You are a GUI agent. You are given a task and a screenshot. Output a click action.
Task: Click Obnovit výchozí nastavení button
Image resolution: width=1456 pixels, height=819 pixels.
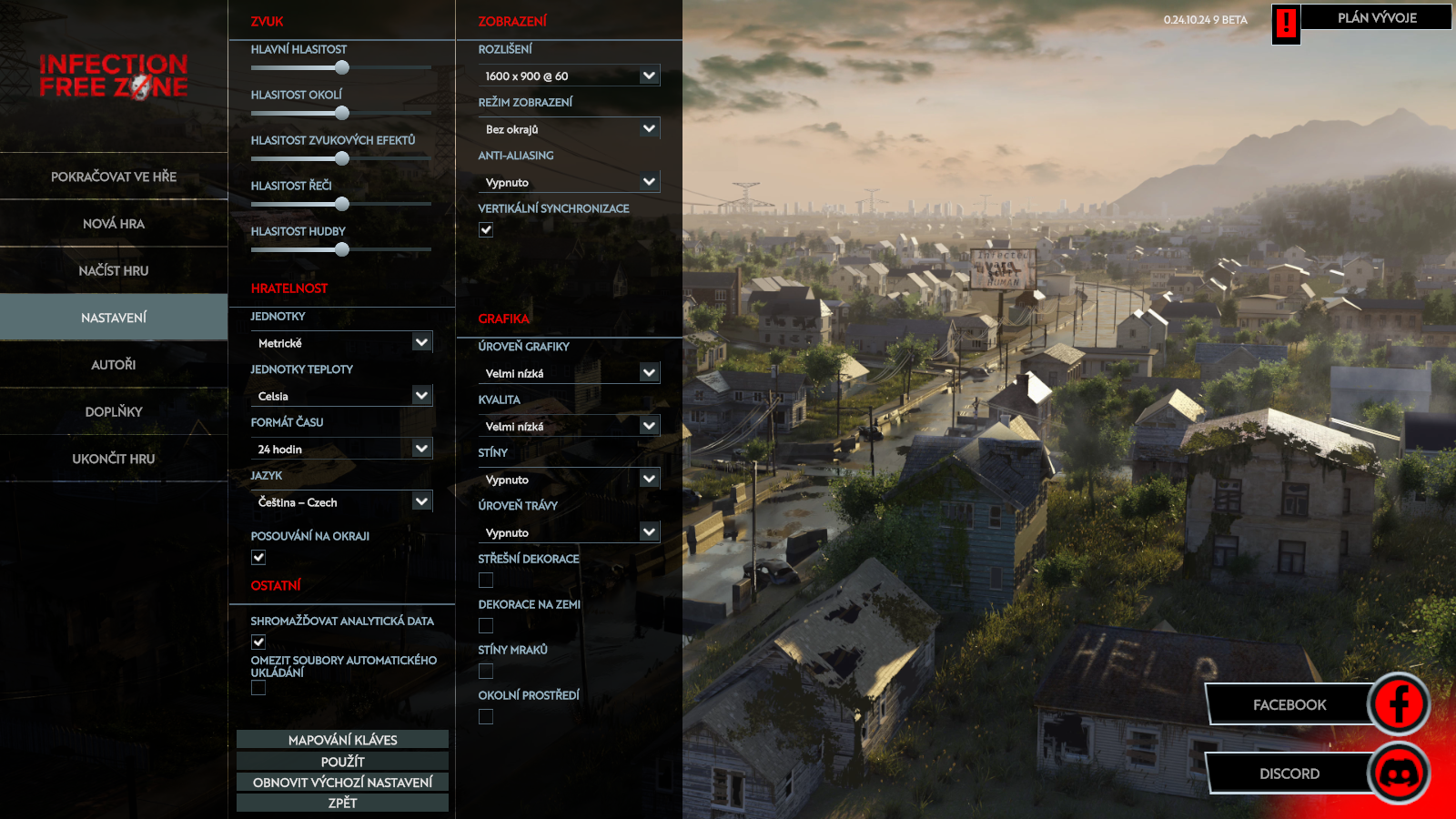coord(342,783)
